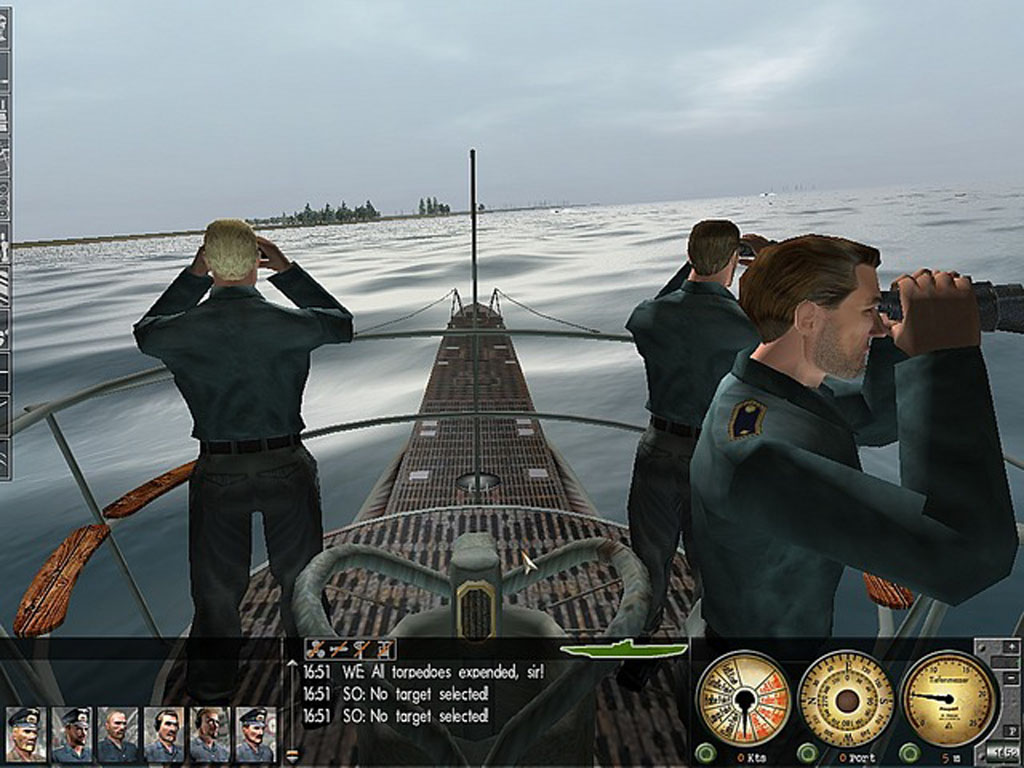This screenshot has height=768, width=1024.
Task: Set depth on the Tiefenmesser gauge
Action: pyautogui.click(x=949, y=698)
